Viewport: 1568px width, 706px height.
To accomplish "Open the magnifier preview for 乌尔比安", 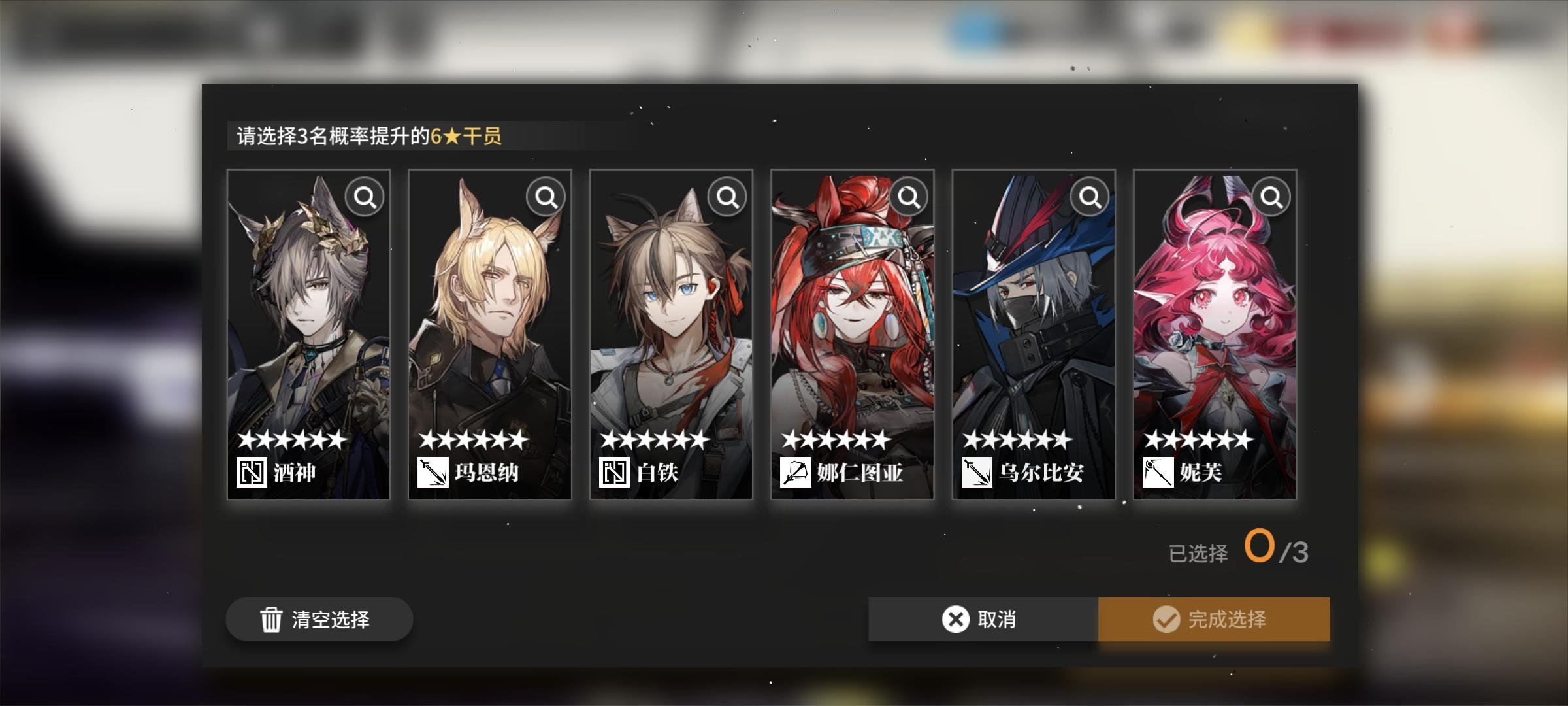I will click(1089, 197).
